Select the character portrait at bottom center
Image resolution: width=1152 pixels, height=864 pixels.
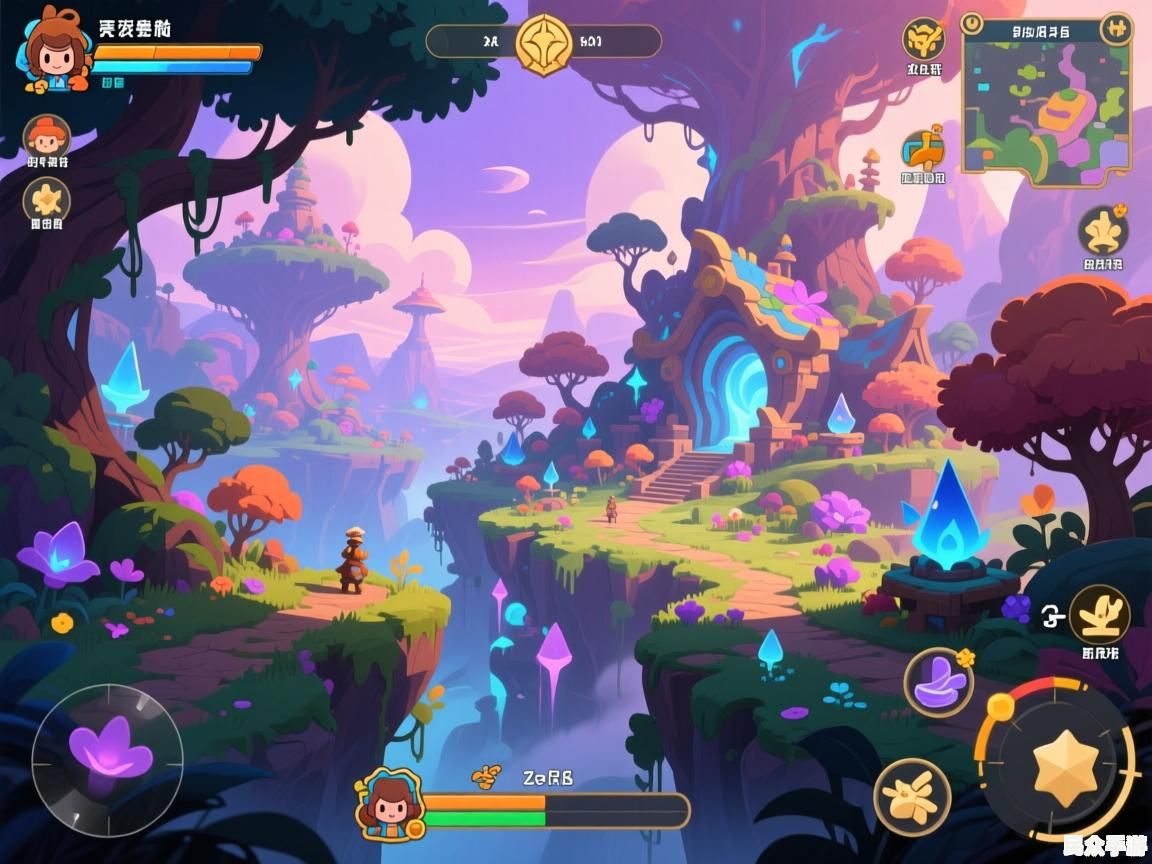tap(388, 804)
